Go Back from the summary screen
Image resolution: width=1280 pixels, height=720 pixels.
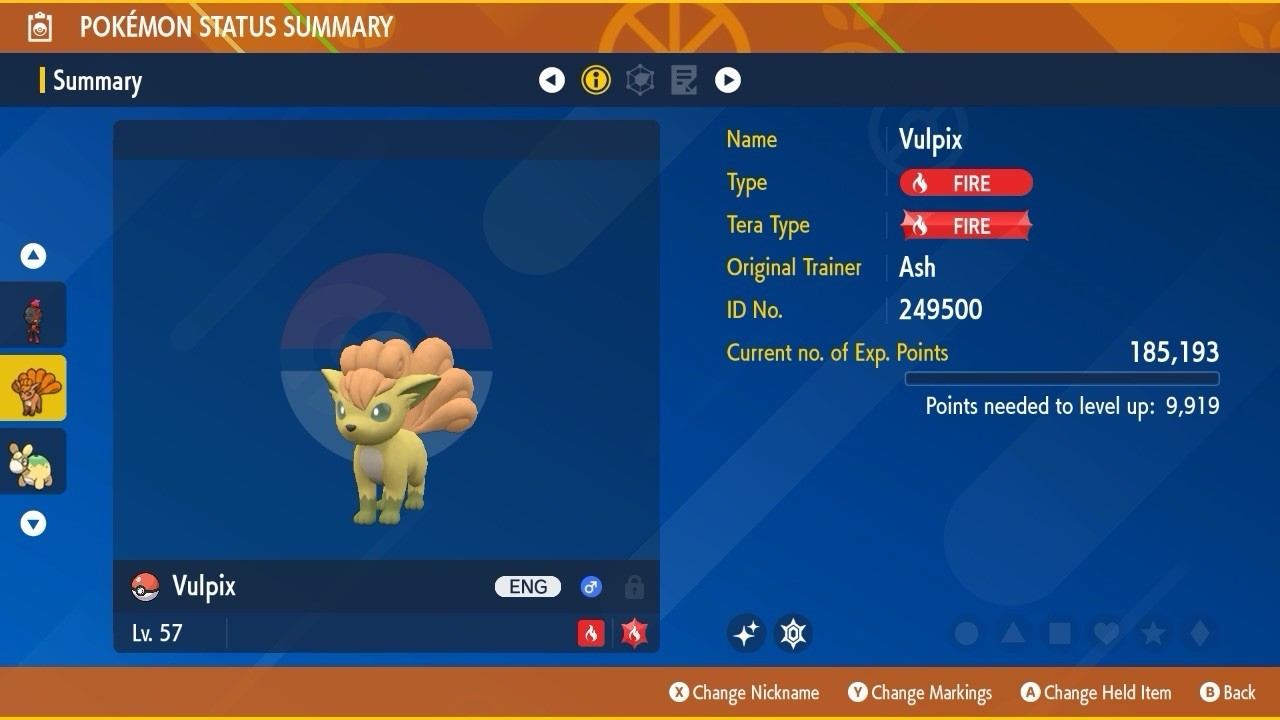(1228, 692)
